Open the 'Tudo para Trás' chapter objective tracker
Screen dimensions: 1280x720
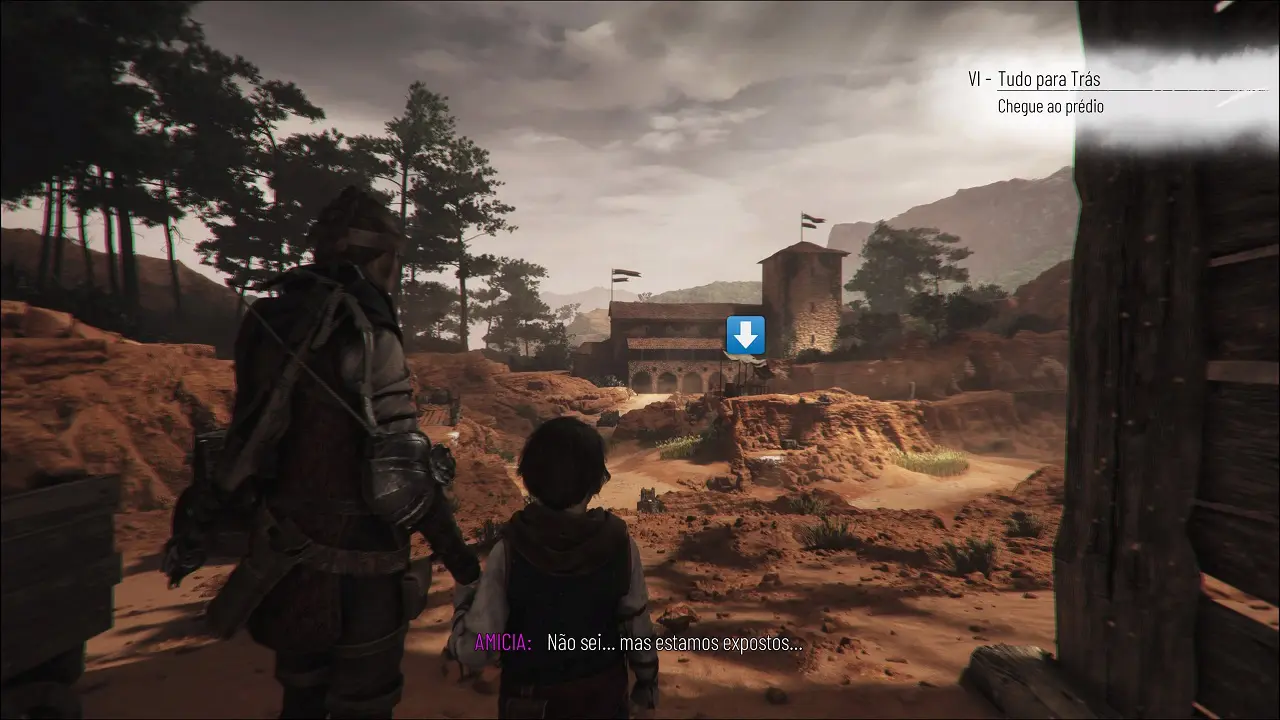[1049, 79]
